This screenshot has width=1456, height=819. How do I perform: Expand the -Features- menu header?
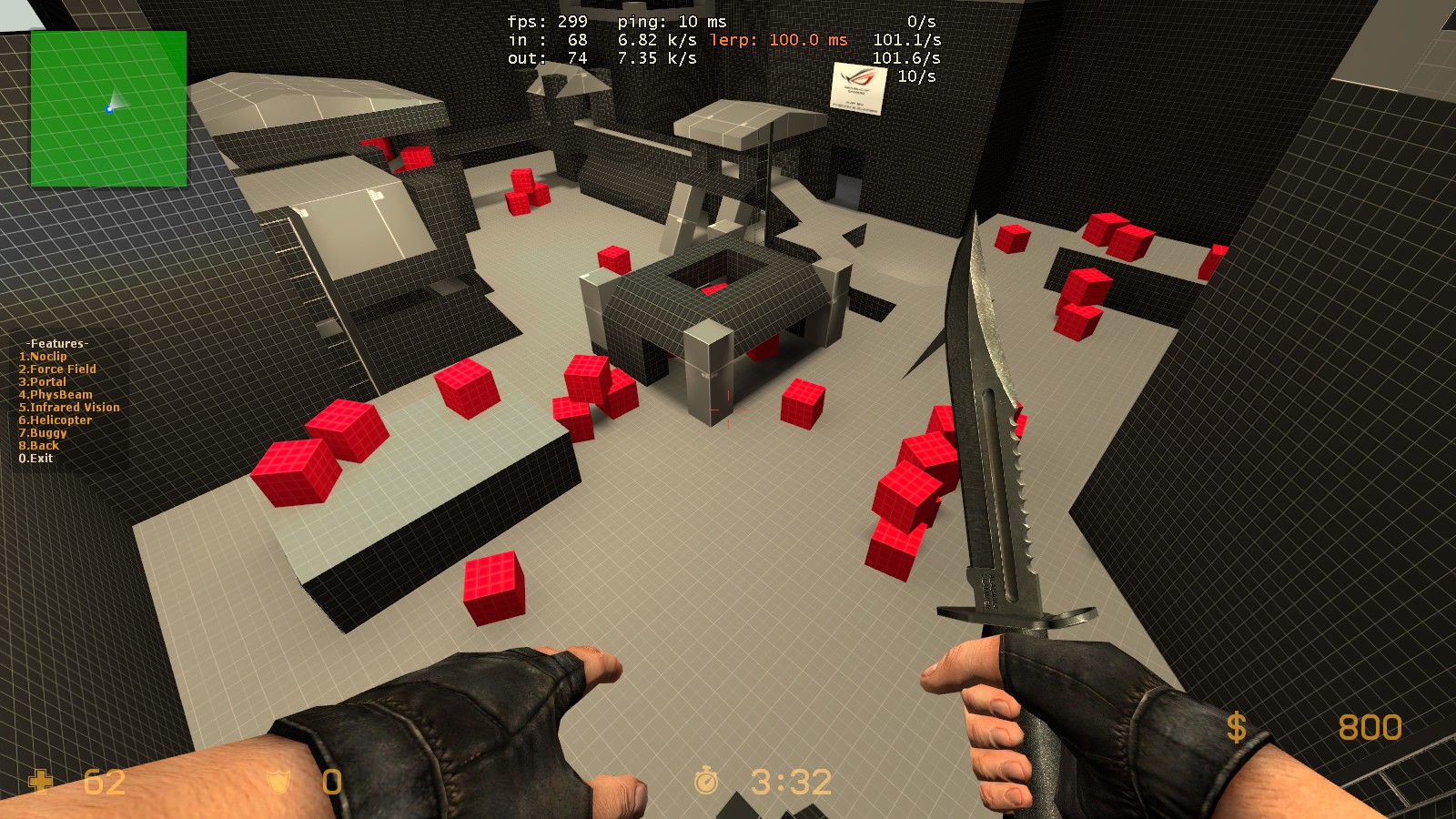[x=56, y=343]
